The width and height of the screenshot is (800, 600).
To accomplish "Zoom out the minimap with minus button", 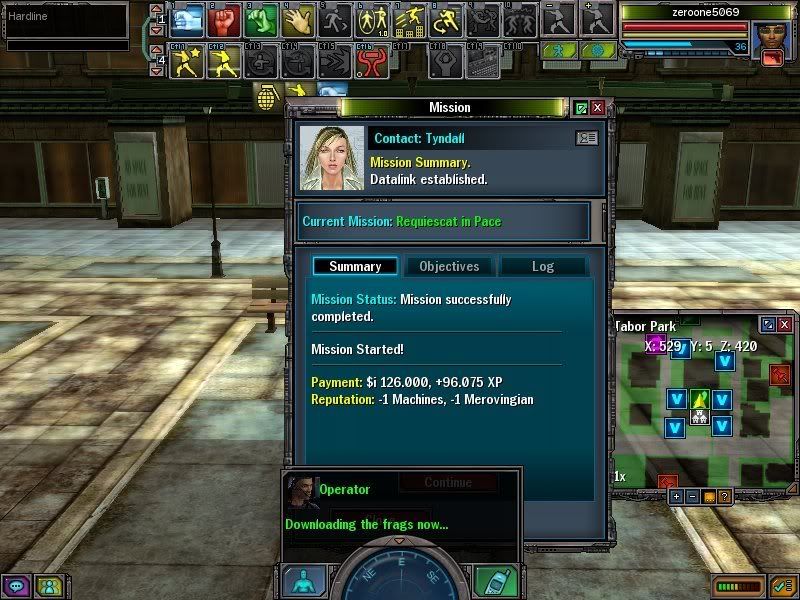I will click(692, 496).
